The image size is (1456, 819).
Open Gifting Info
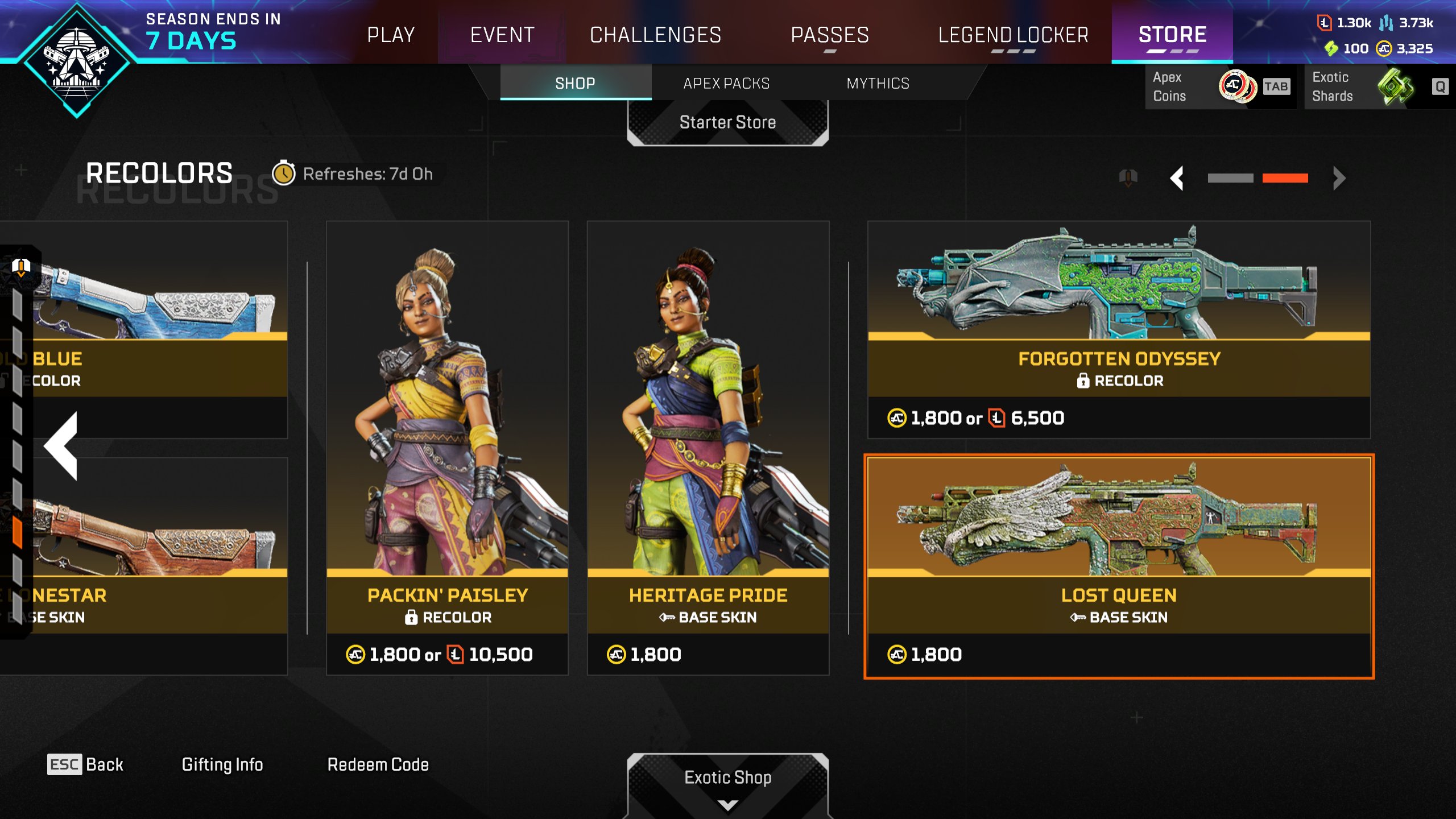point(222,764)
